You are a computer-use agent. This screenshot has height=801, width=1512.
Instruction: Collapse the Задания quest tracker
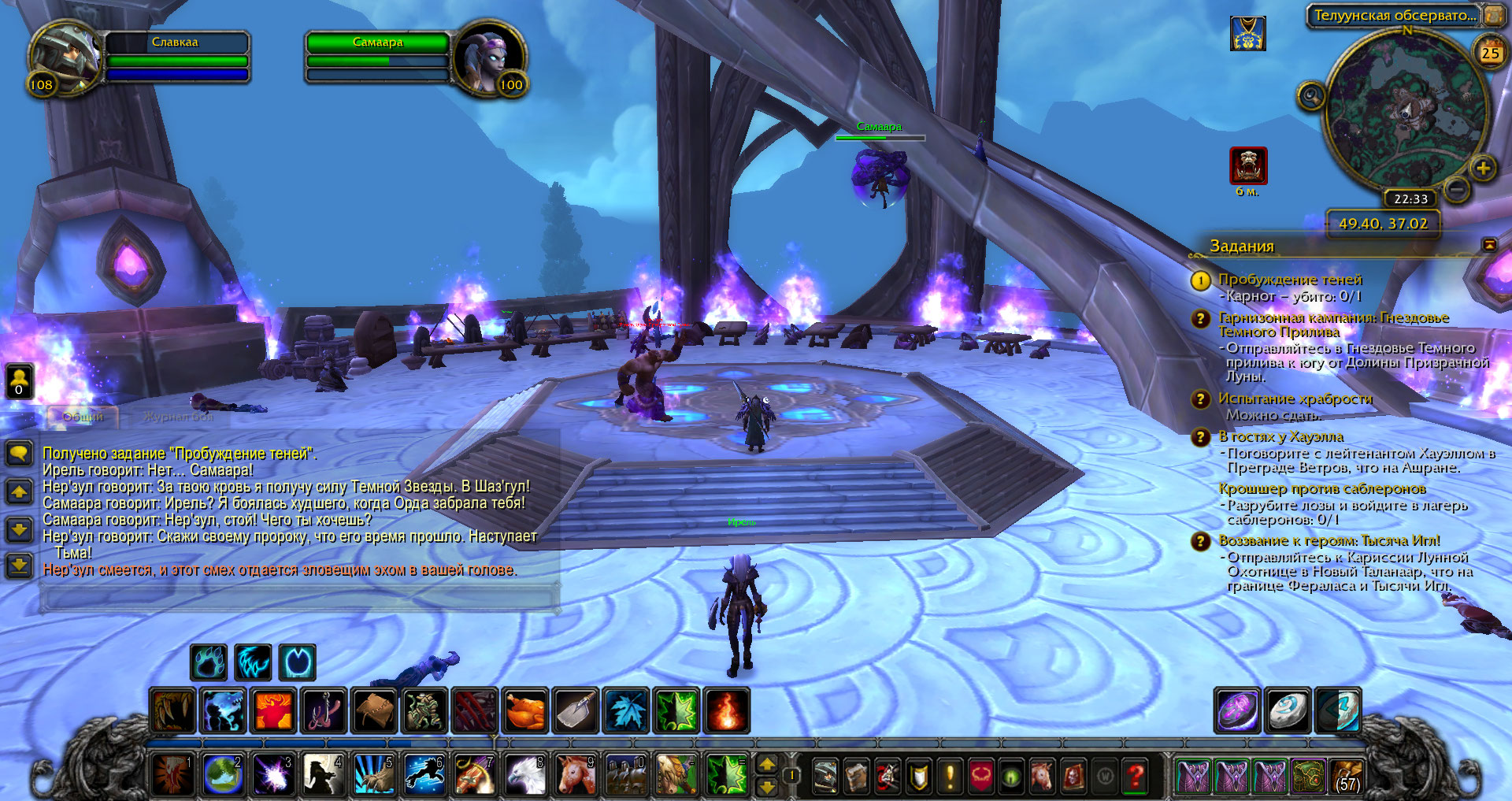1489,245
